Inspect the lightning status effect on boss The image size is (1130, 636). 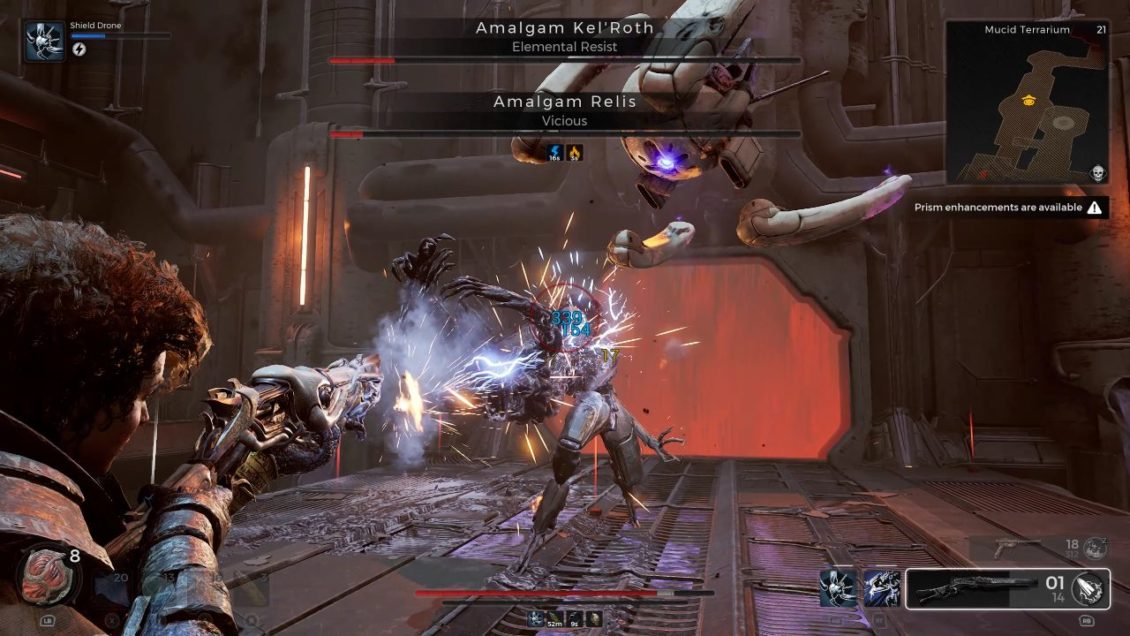tap(556, 153)
